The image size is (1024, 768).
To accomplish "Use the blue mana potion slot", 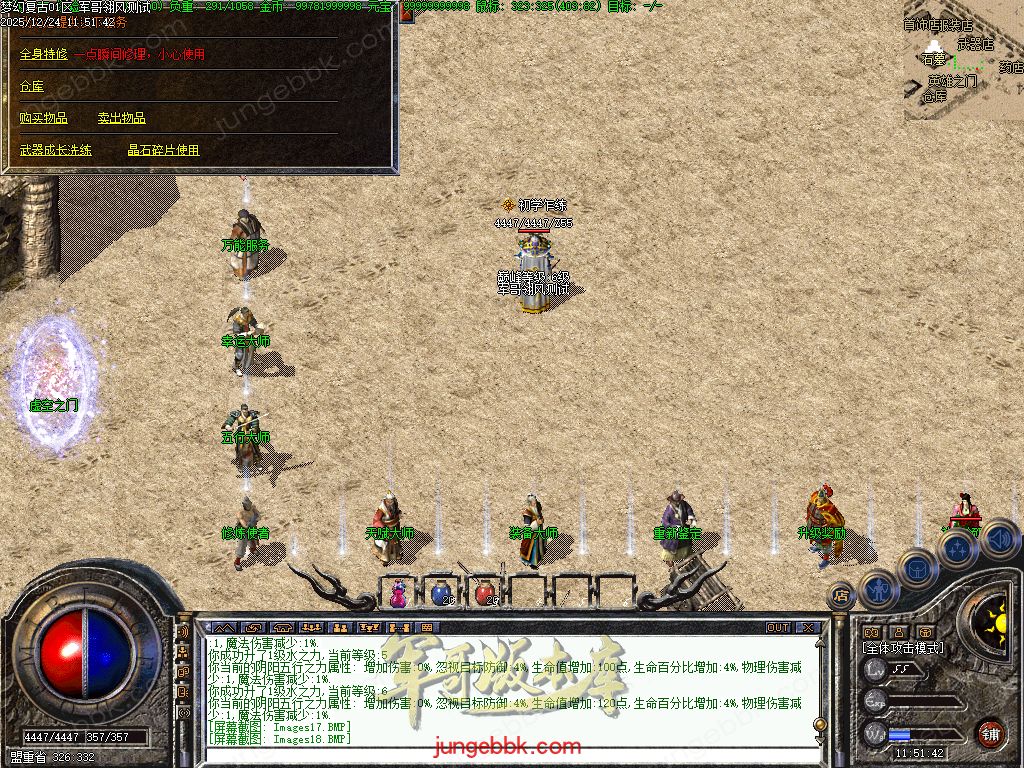I will point(441,593).
